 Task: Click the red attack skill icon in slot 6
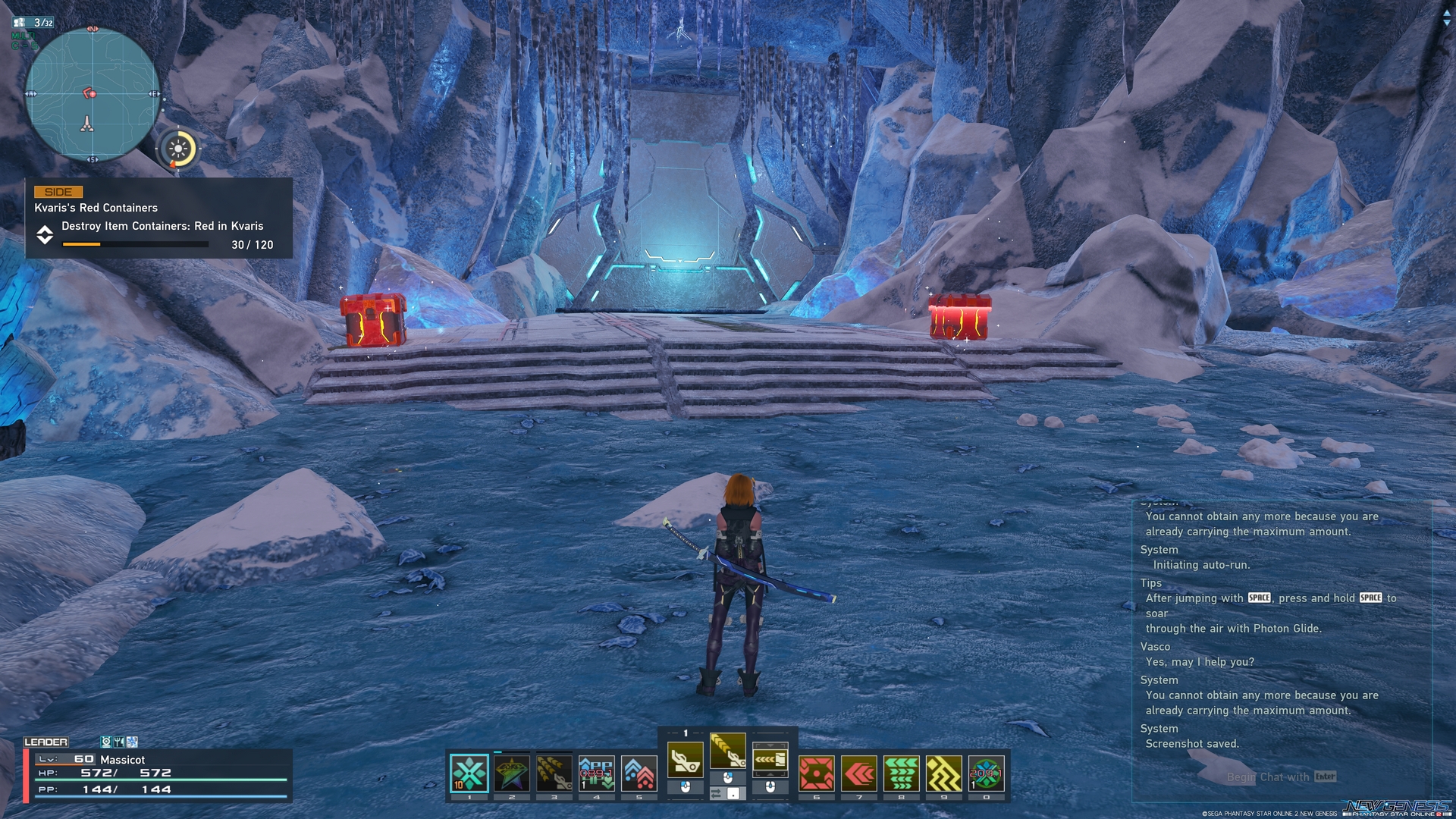point(817,772)
